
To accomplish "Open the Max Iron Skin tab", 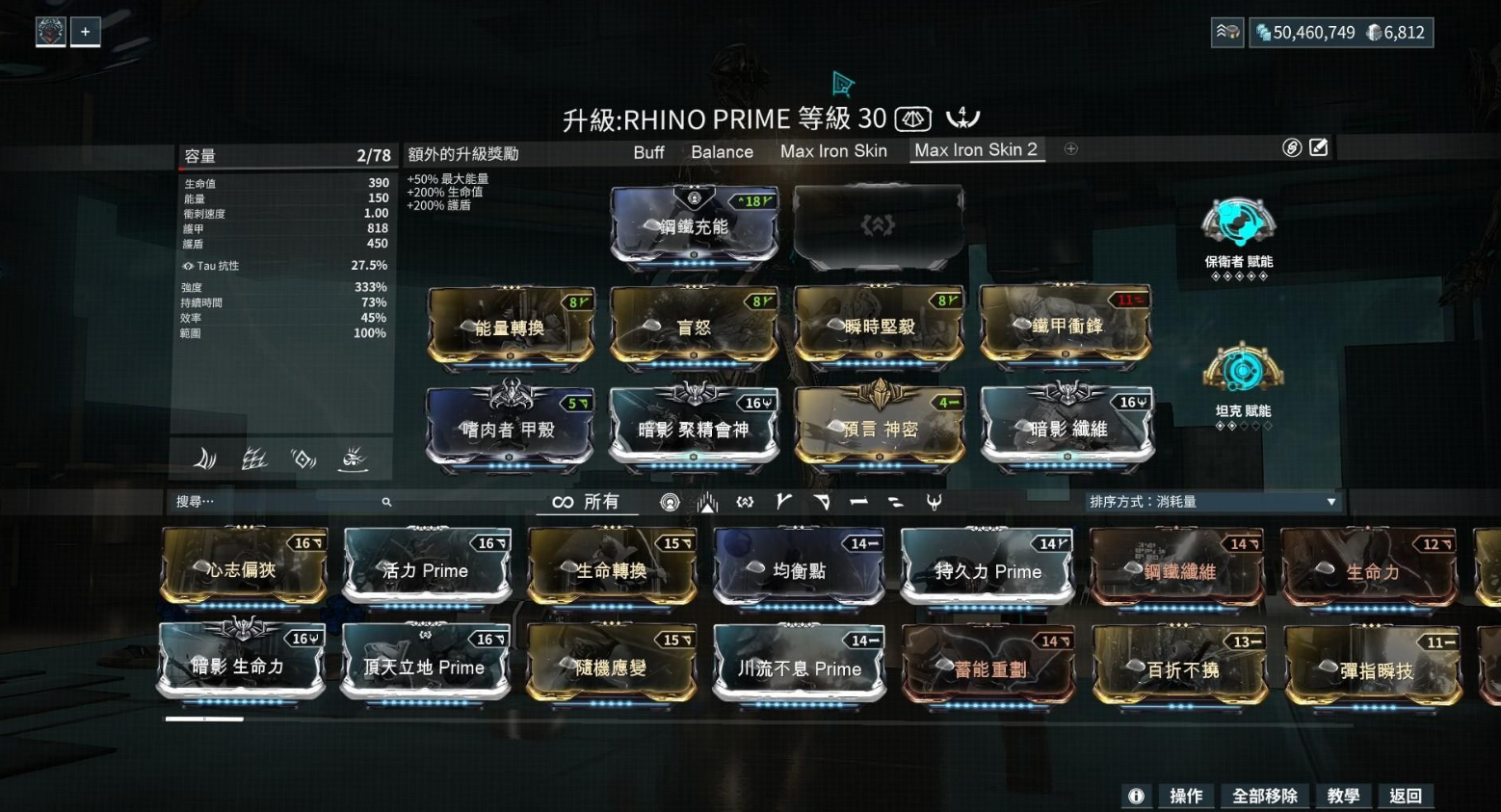I will (833, 151).
